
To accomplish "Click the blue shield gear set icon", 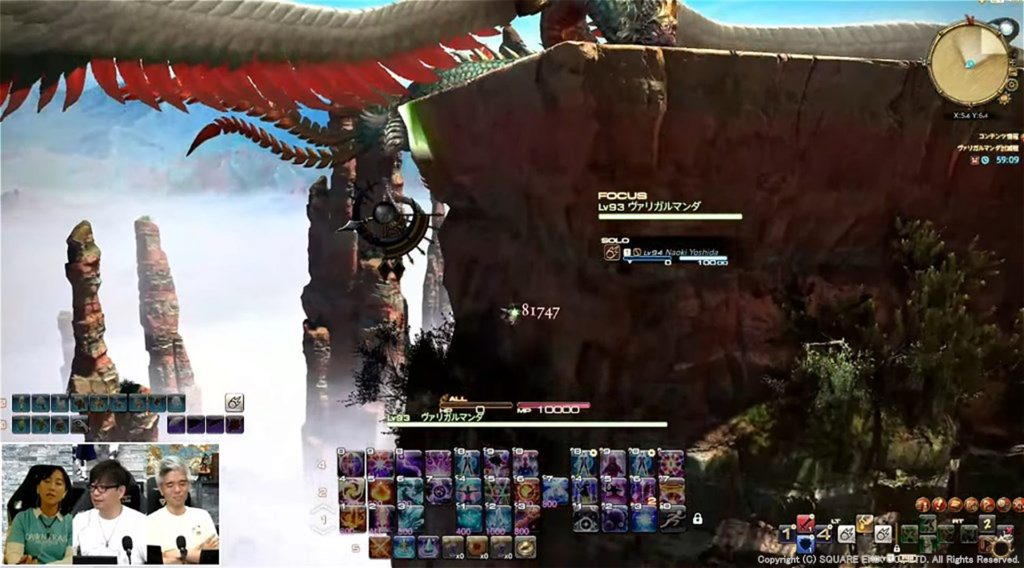I will tap(805, 544).
